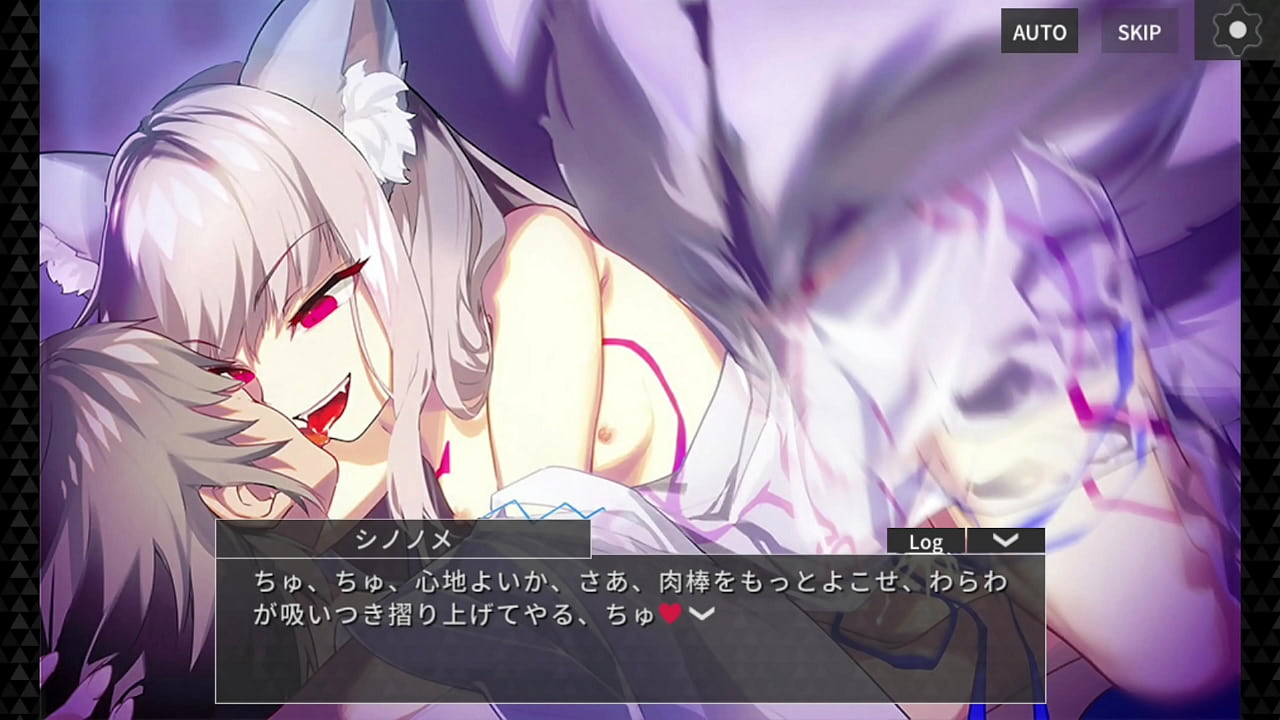Activate SKIP mode
This screenshot has height=720, width=1280.
[1139, 31]
